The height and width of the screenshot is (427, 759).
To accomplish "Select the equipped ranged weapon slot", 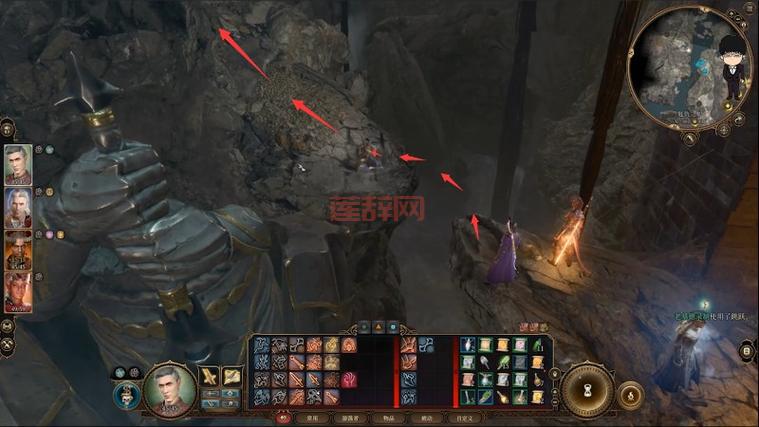I will point(232,376).
